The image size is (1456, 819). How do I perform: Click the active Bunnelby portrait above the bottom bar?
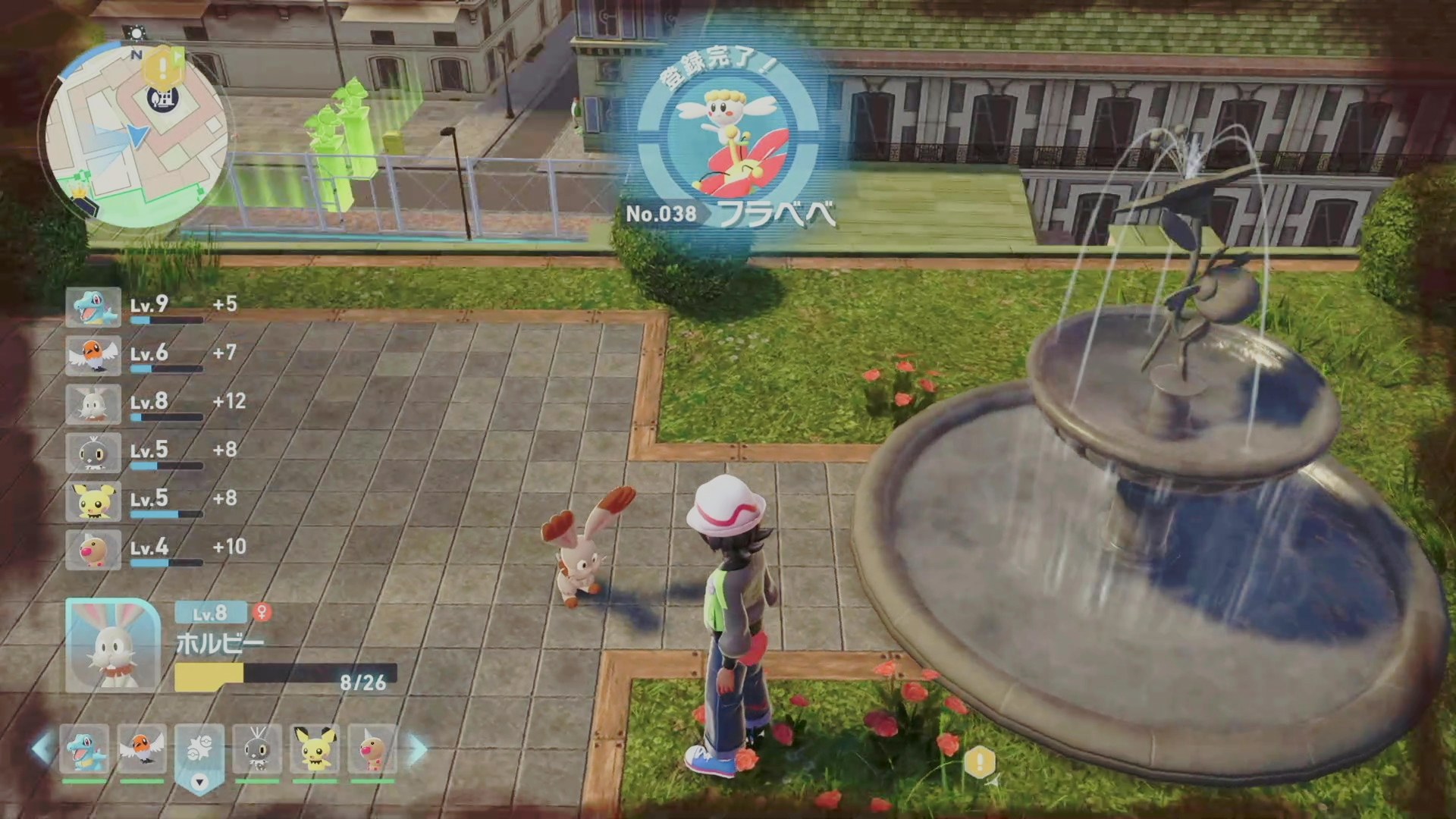coord(113,645)
